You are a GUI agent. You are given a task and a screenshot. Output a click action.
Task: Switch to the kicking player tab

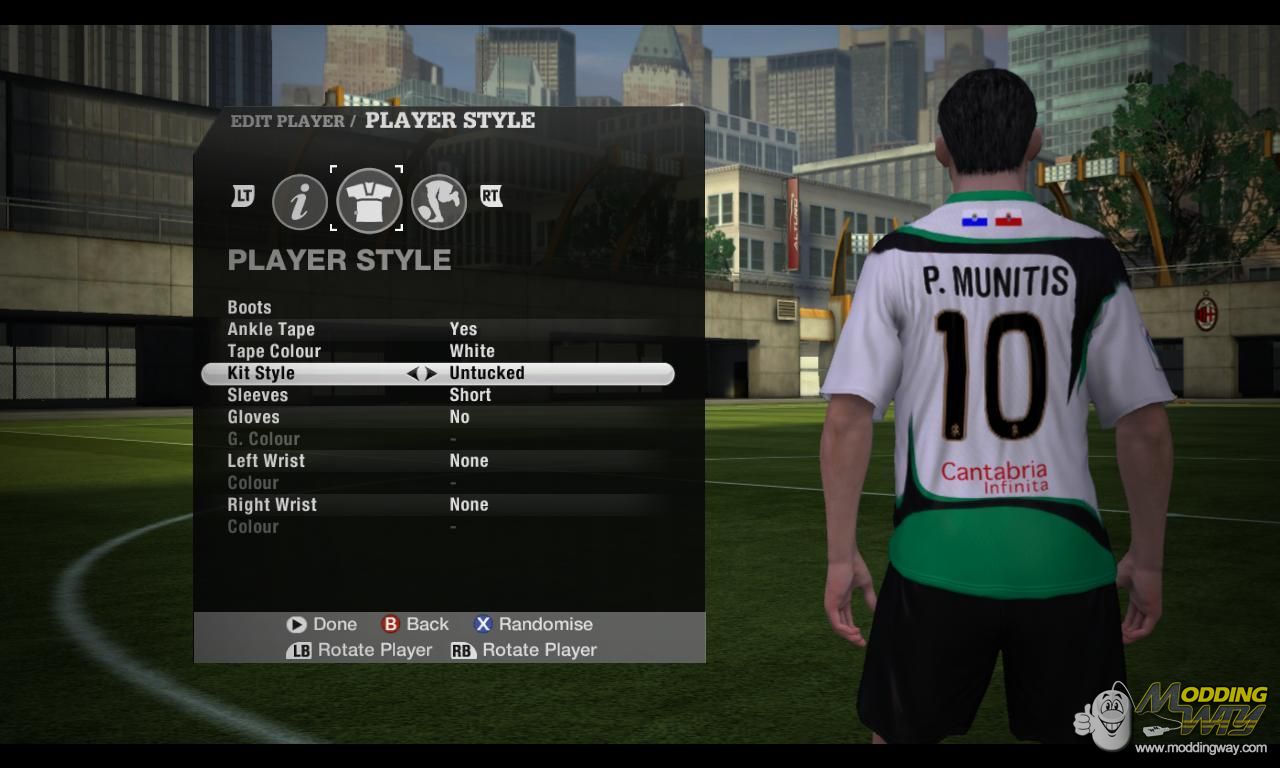coord(439,202)
